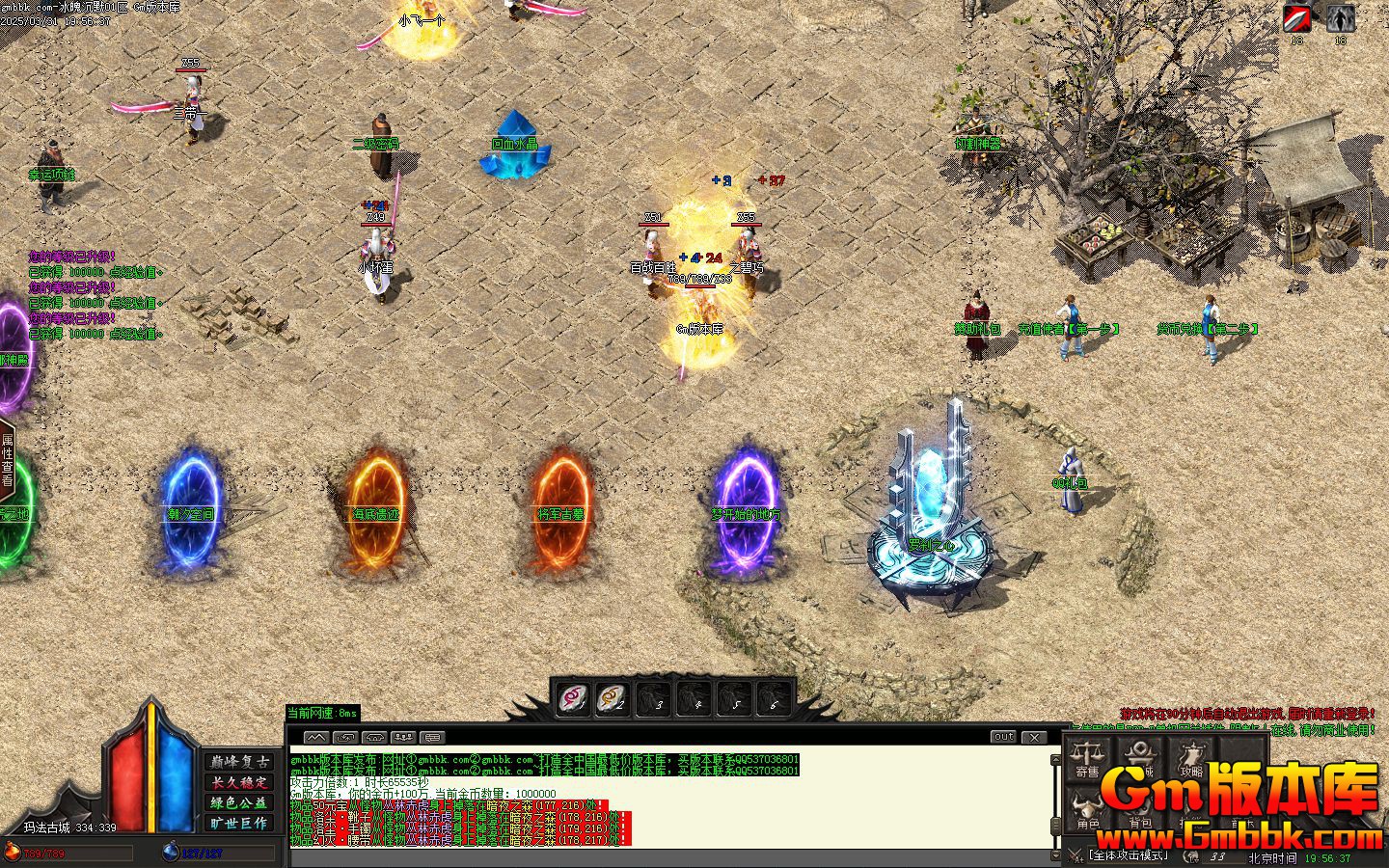The width and height of the screenshot is (1389, 868).
Task: Click the red blade buff icon
Action: 1297,18
